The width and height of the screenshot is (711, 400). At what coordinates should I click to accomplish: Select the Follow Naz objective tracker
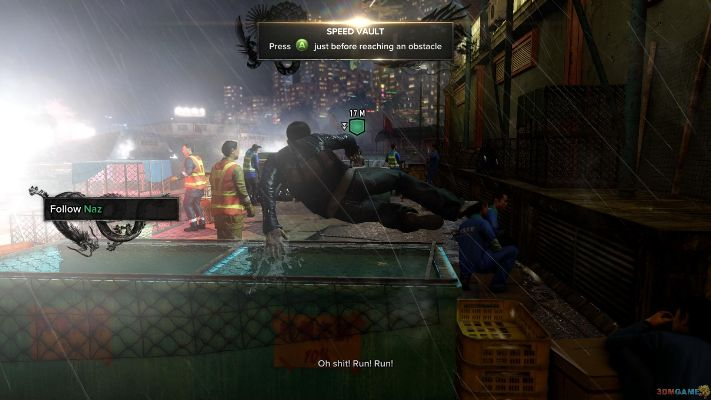(x=110, y=209)
